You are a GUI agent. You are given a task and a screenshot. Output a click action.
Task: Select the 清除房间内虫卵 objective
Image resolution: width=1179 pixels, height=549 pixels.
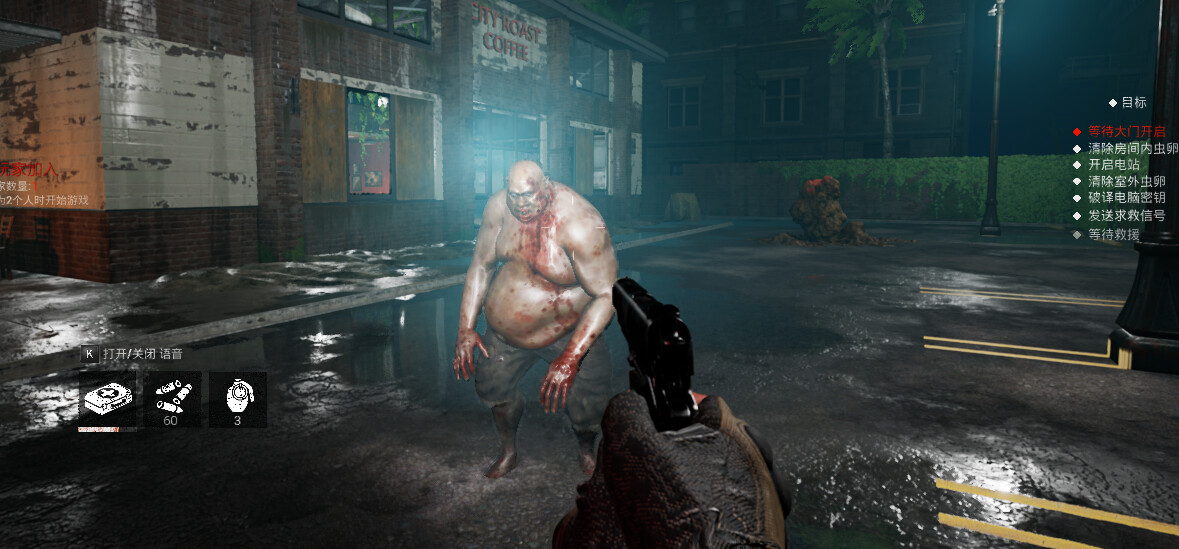pos(1132,148)
